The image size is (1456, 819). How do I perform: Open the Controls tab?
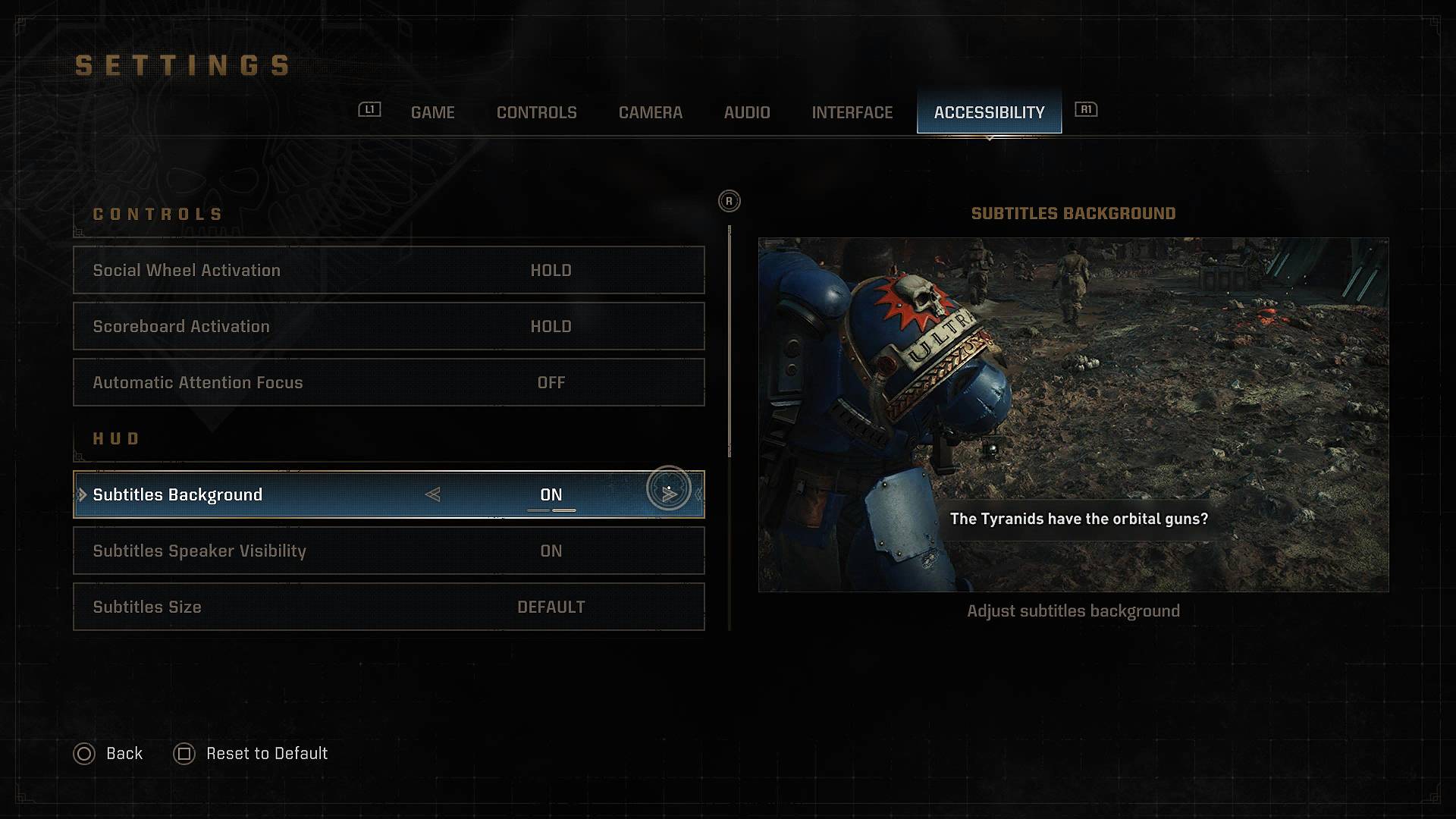coord(536,112)
